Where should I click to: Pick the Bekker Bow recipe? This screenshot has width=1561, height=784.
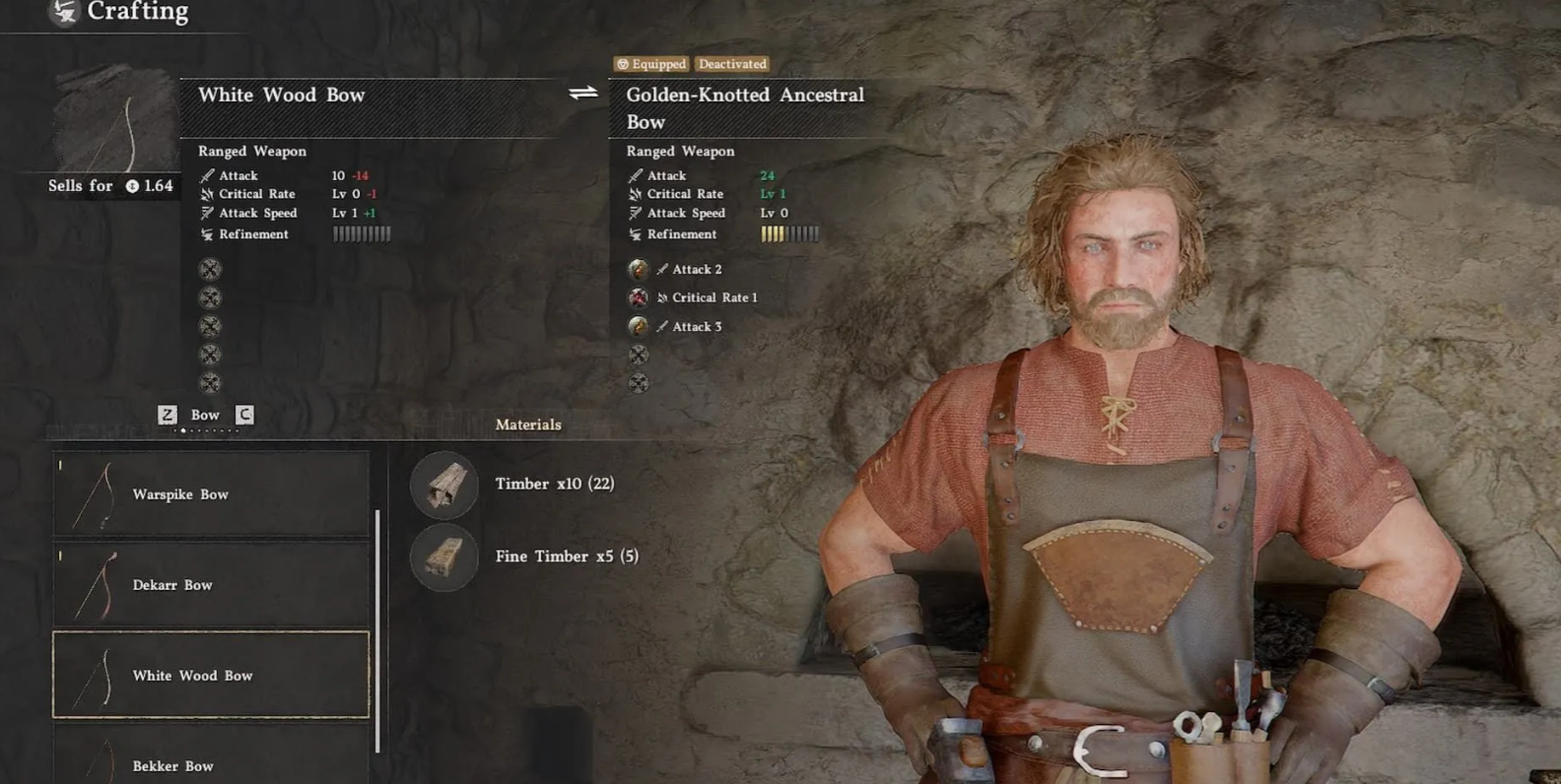(211, 762)
